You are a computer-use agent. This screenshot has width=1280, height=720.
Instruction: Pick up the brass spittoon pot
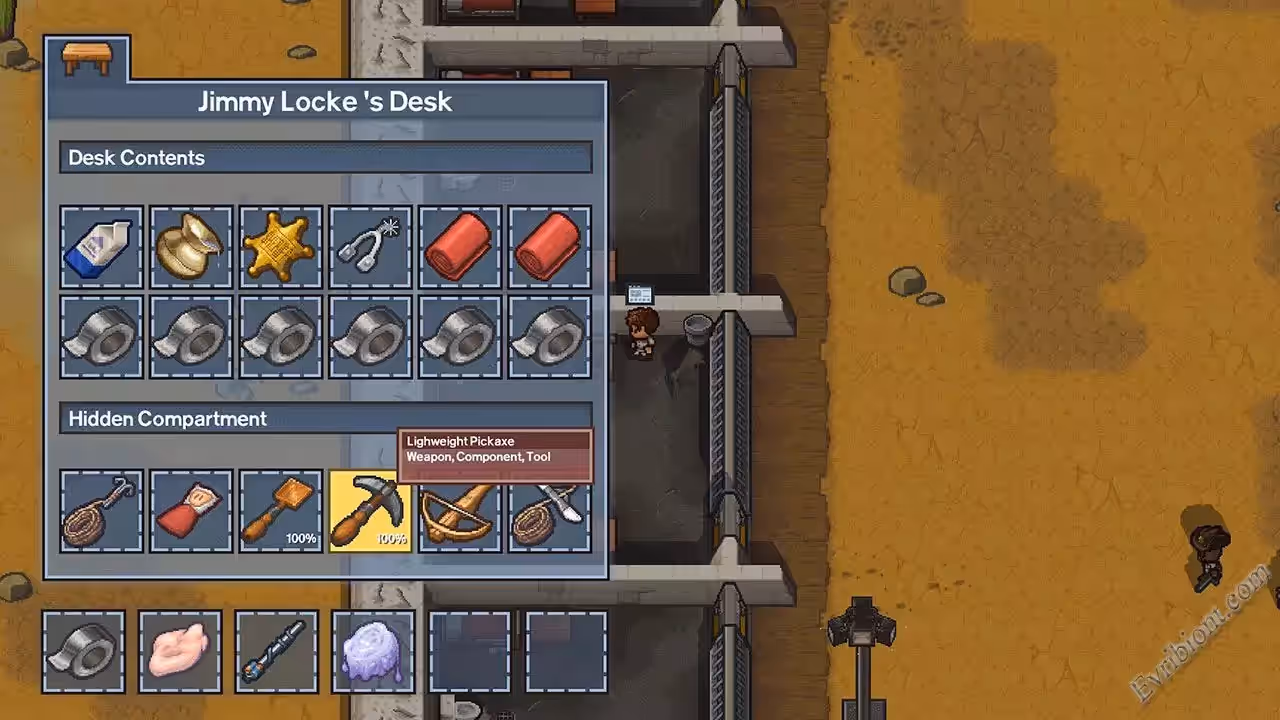coord(190,247)
